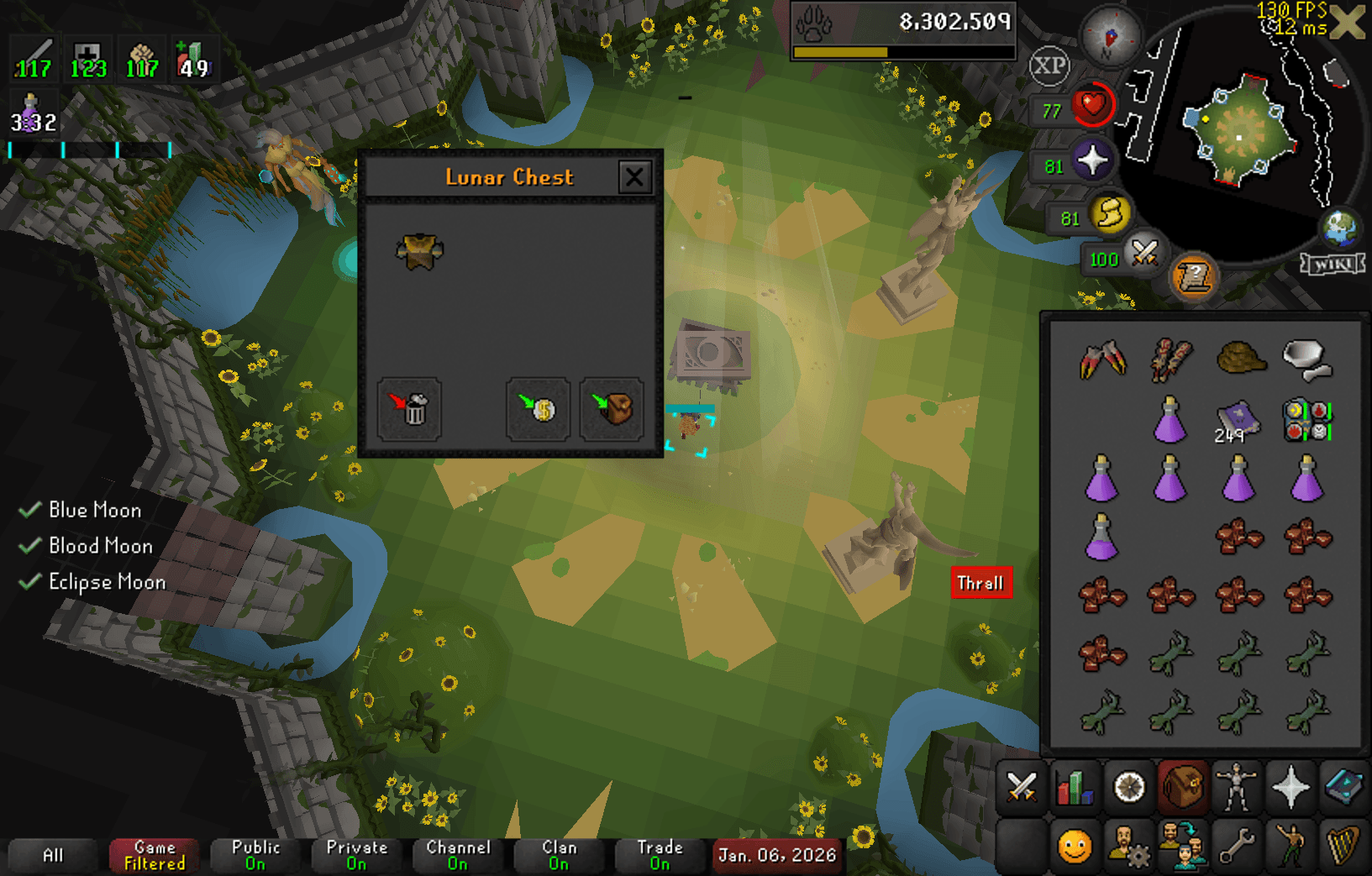Select a prayer potion in the inventory
This screenshot has height=876, width=1372.
pos(1101,480)
